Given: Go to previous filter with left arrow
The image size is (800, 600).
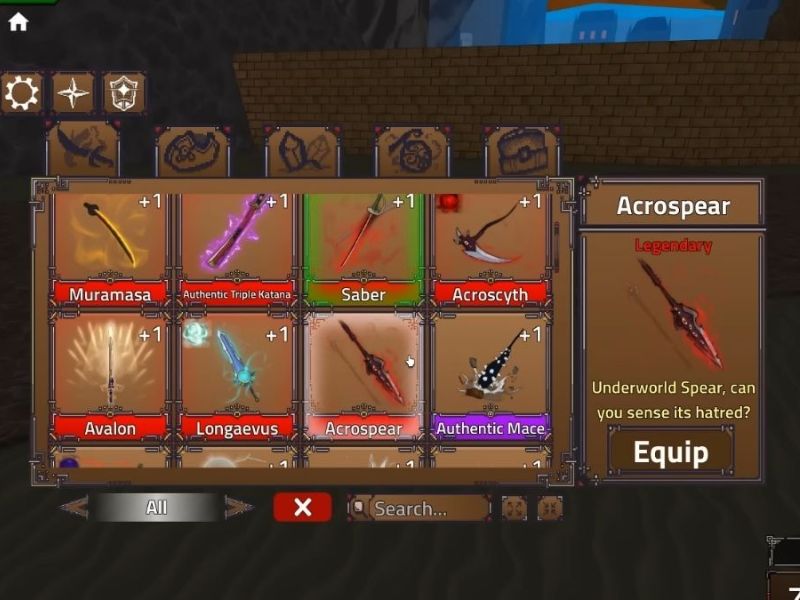Looking at the screenshot, I should (74, 507).
